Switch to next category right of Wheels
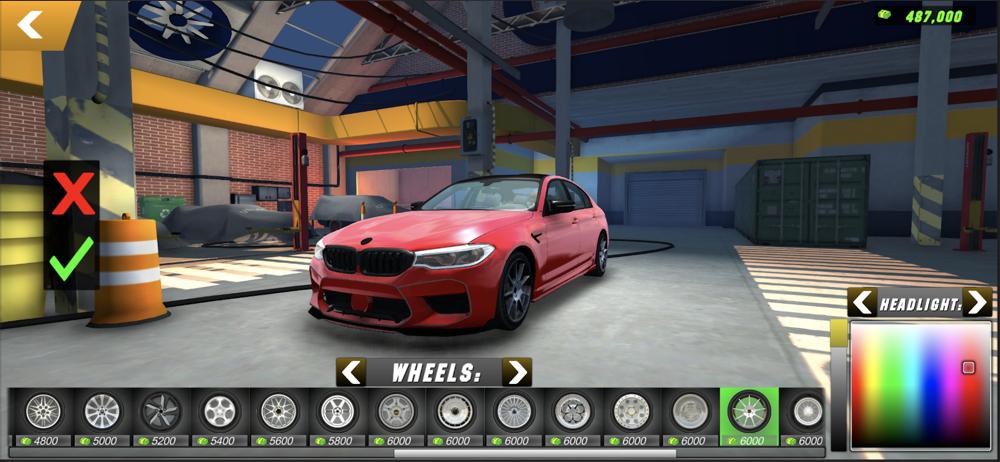 click(516, 373)
